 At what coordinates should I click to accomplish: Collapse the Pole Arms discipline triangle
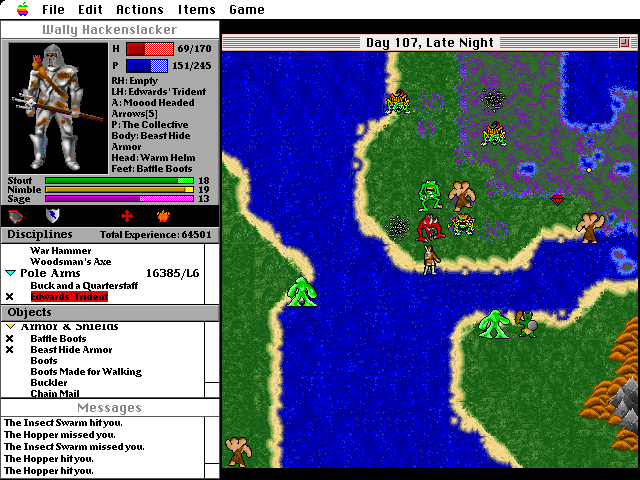tap(10, 272)
